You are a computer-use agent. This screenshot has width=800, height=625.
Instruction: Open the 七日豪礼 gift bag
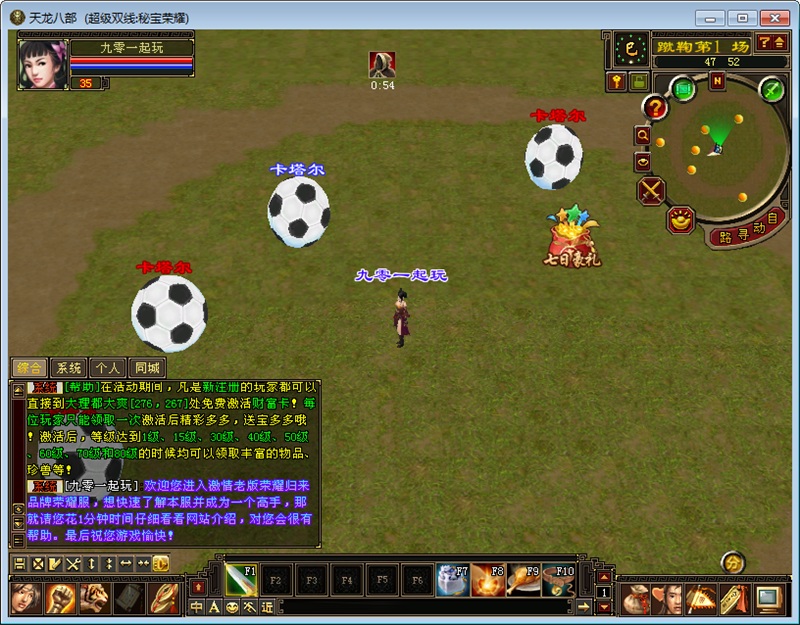[x=572, y=236]
